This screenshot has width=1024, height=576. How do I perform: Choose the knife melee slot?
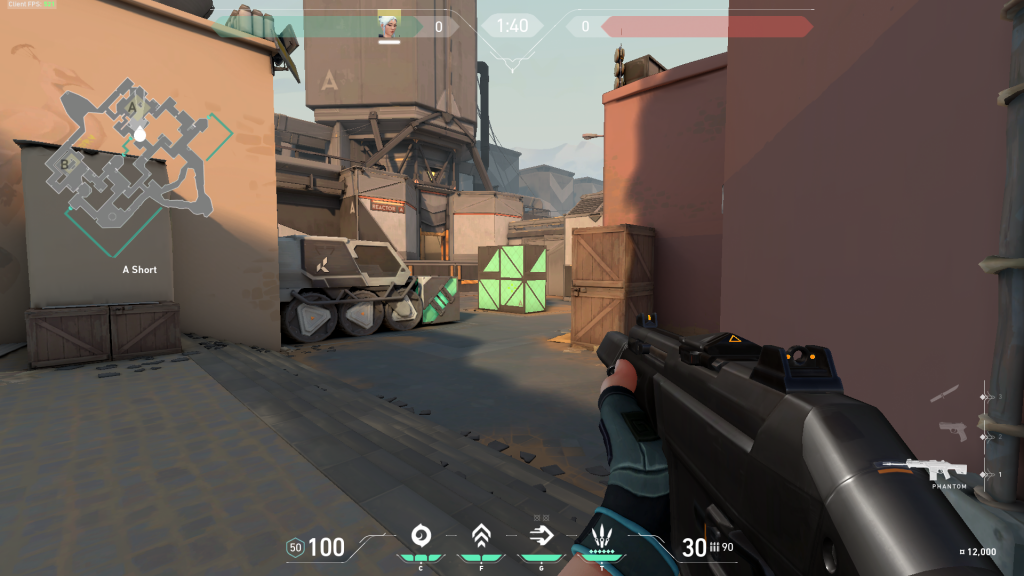pyautogui.click(x=947, y=394)
